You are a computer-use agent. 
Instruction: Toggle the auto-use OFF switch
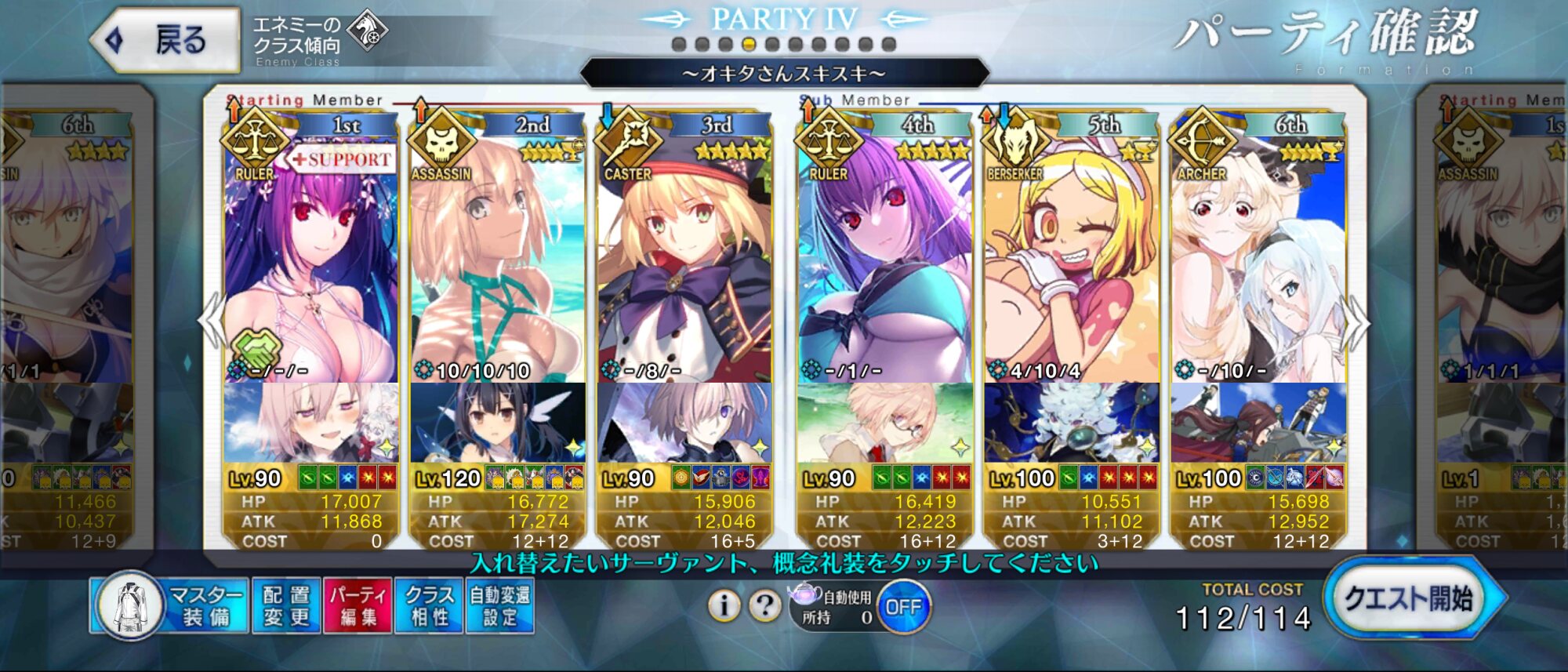[903, 607]
